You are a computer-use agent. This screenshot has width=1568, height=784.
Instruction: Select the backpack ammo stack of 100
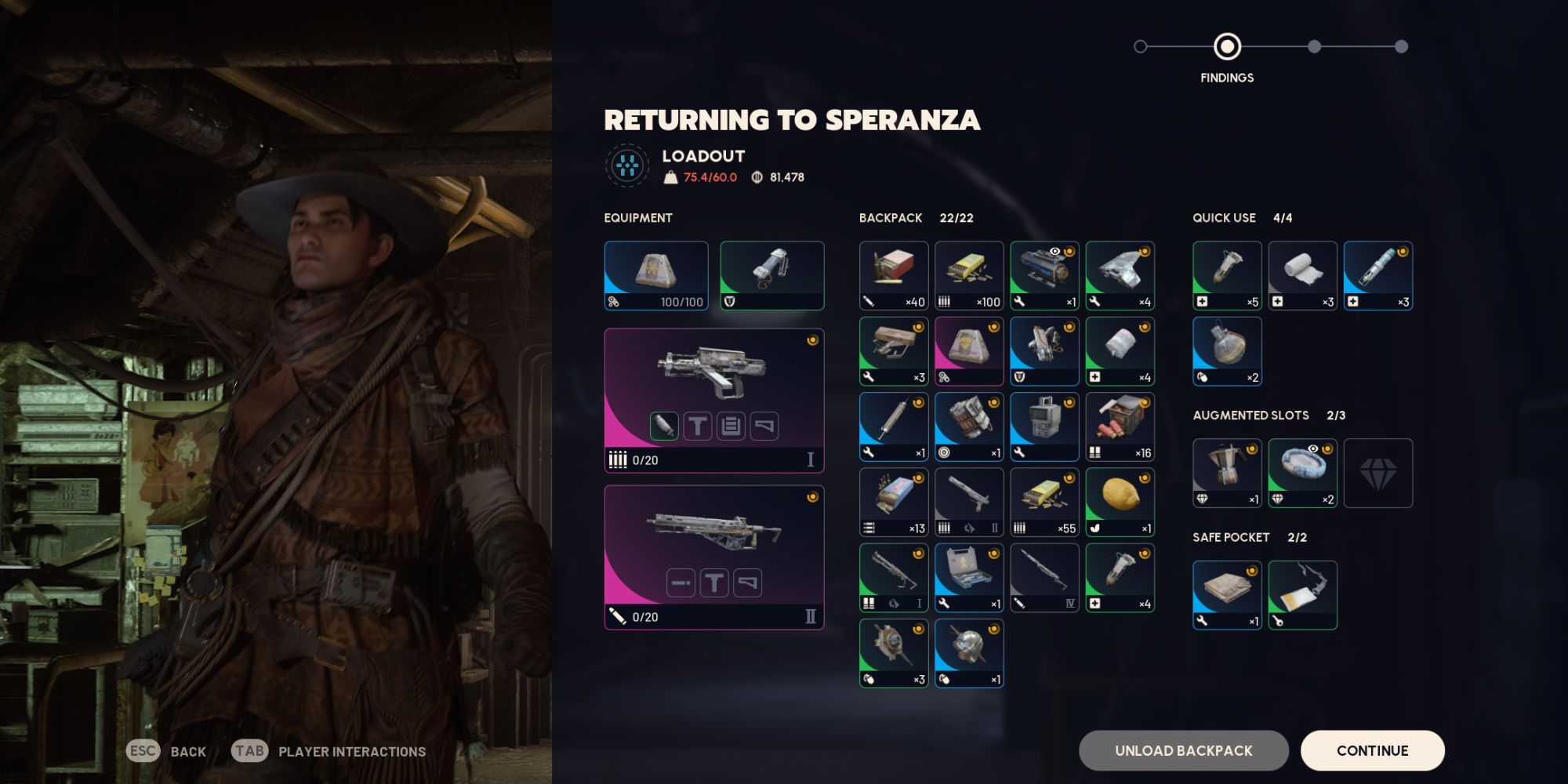pyautogui.click(x=969, y=275)
